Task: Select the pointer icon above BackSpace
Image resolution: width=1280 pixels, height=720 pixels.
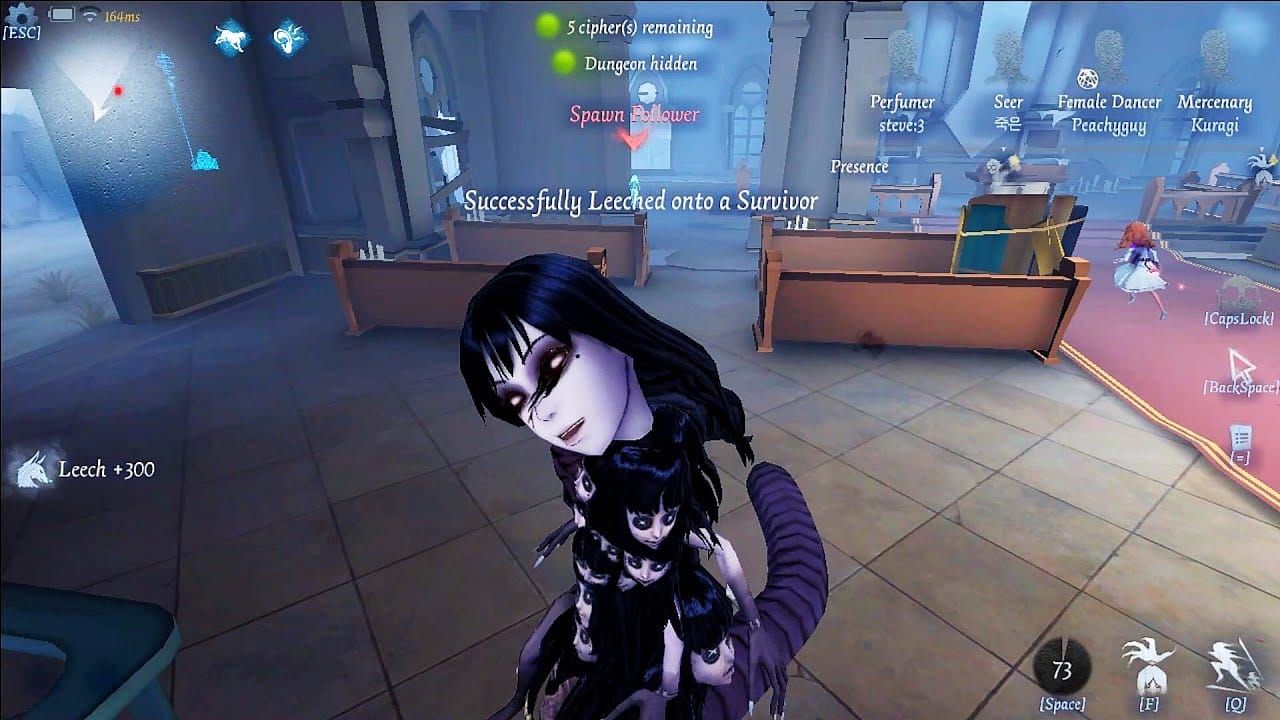Action: (x=1240, y=360)
